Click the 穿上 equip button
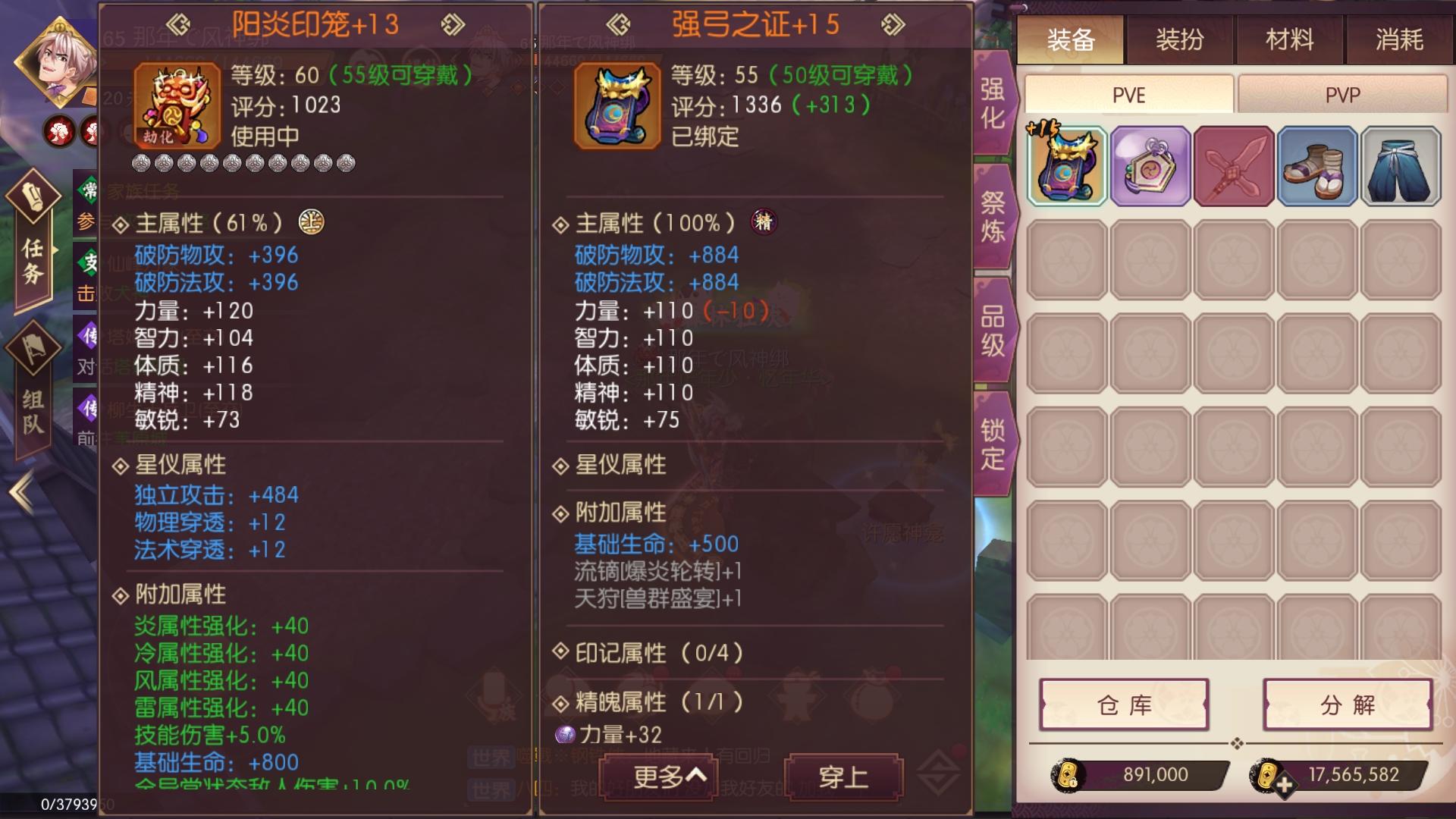 (840, 779)
